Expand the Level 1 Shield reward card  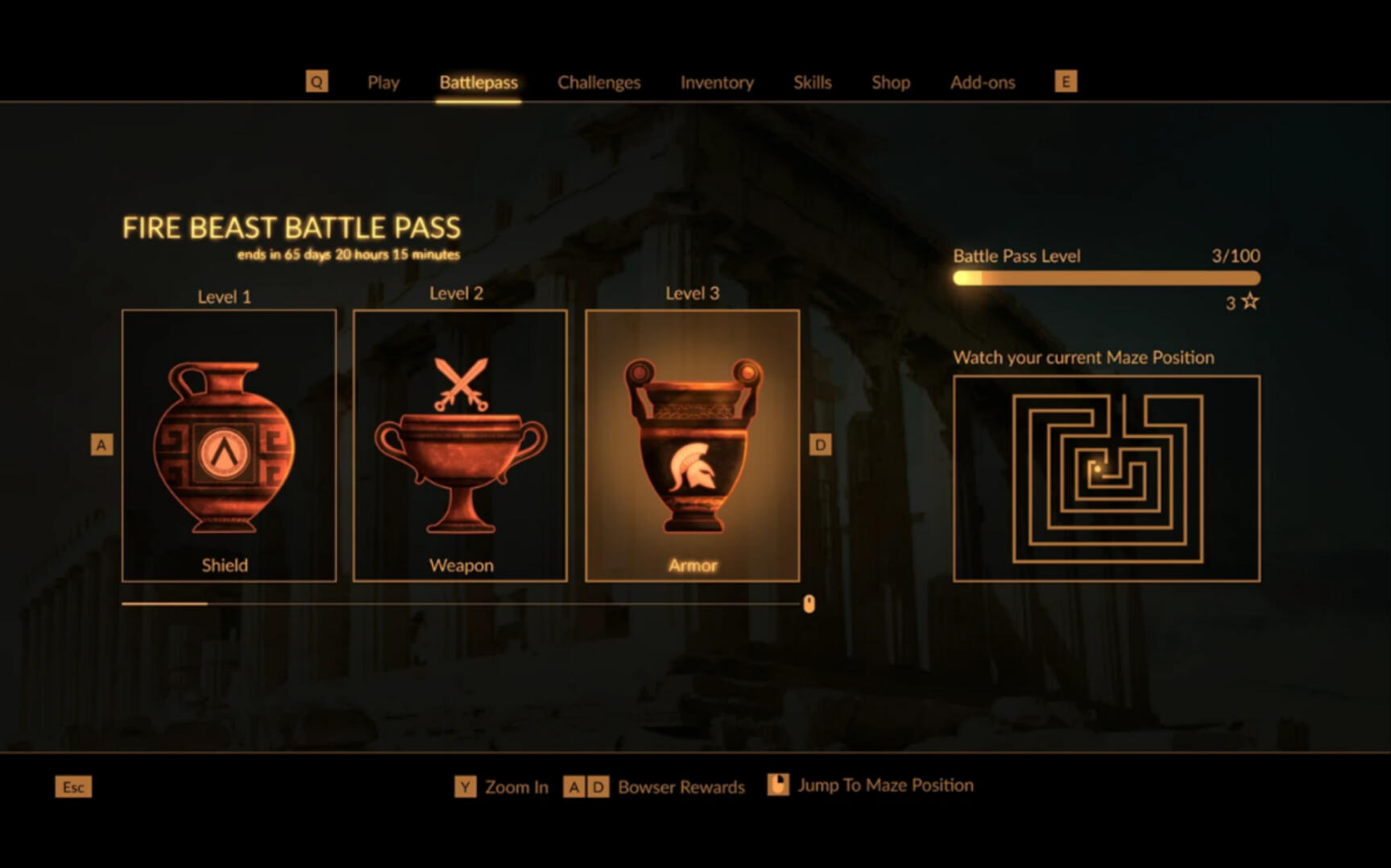click(x=228, y=444)
